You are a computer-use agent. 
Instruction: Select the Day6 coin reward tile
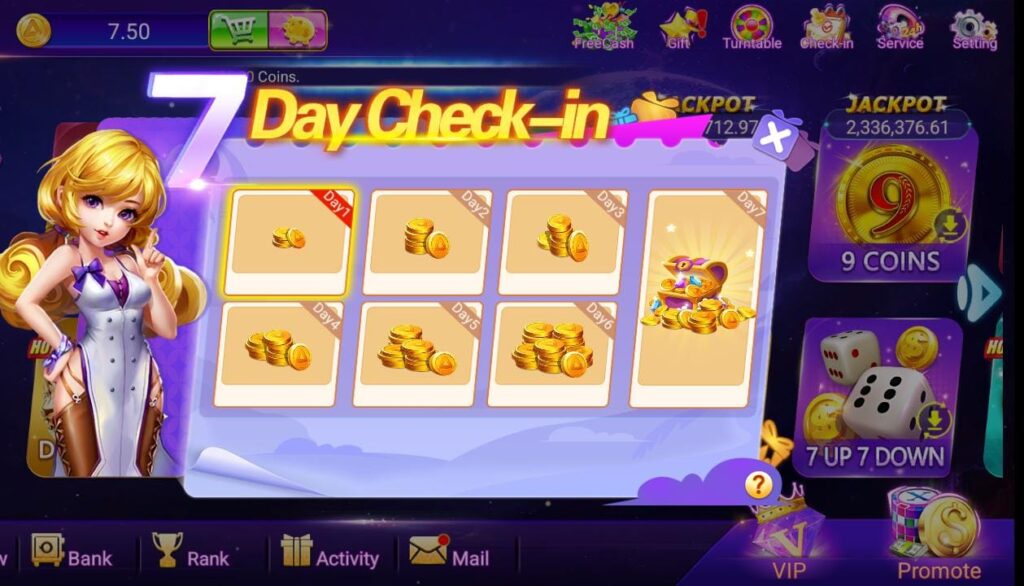tap(553, 352)
